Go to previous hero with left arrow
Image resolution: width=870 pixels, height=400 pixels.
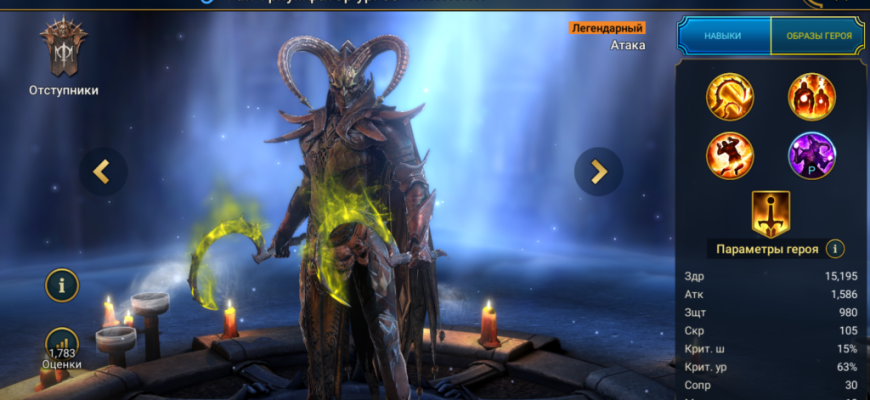pyautogui.click(x=102, y=172)
